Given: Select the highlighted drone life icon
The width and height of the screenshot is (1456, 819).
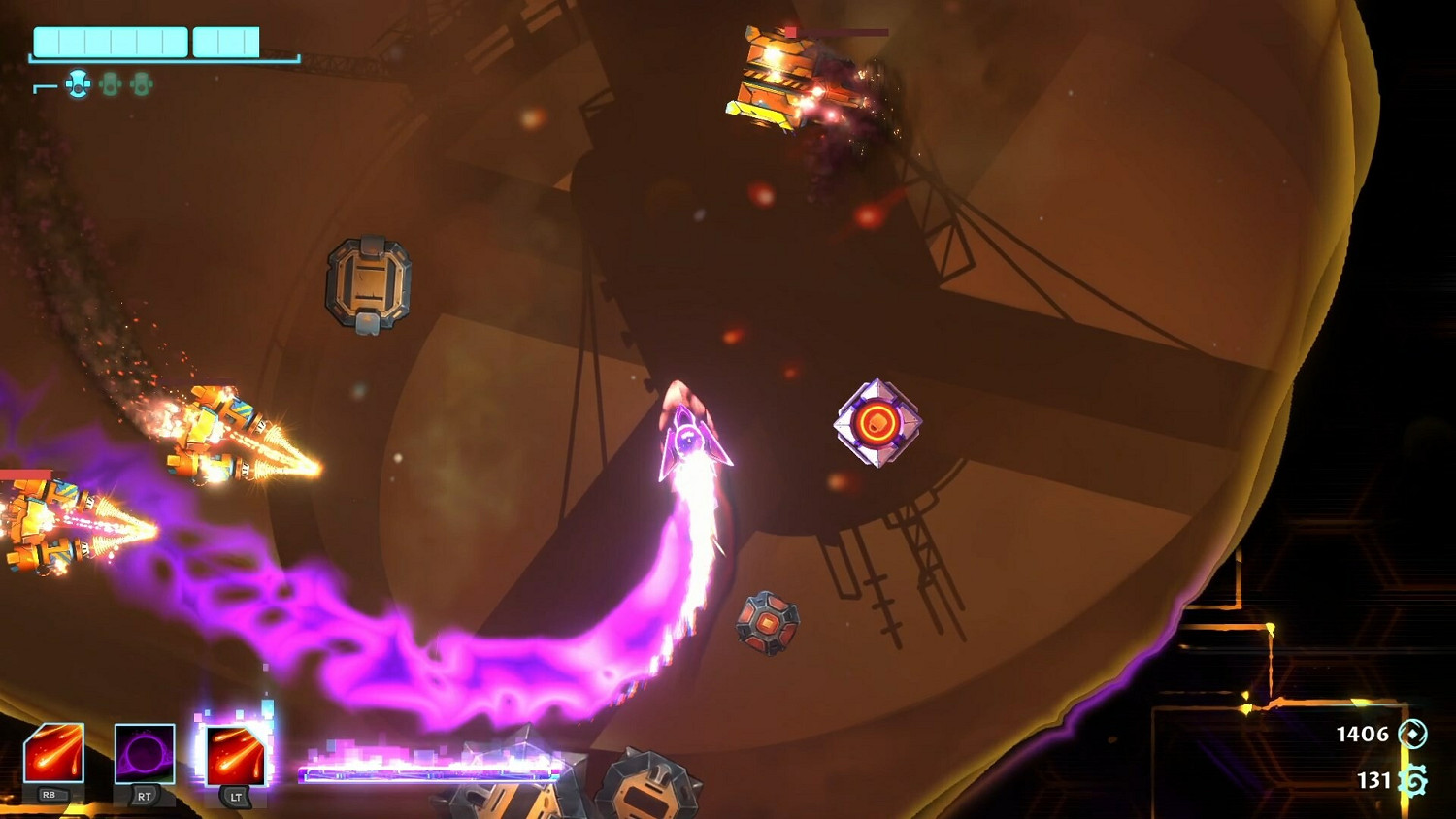Looking at the screenshot, I should coord(79,84).
